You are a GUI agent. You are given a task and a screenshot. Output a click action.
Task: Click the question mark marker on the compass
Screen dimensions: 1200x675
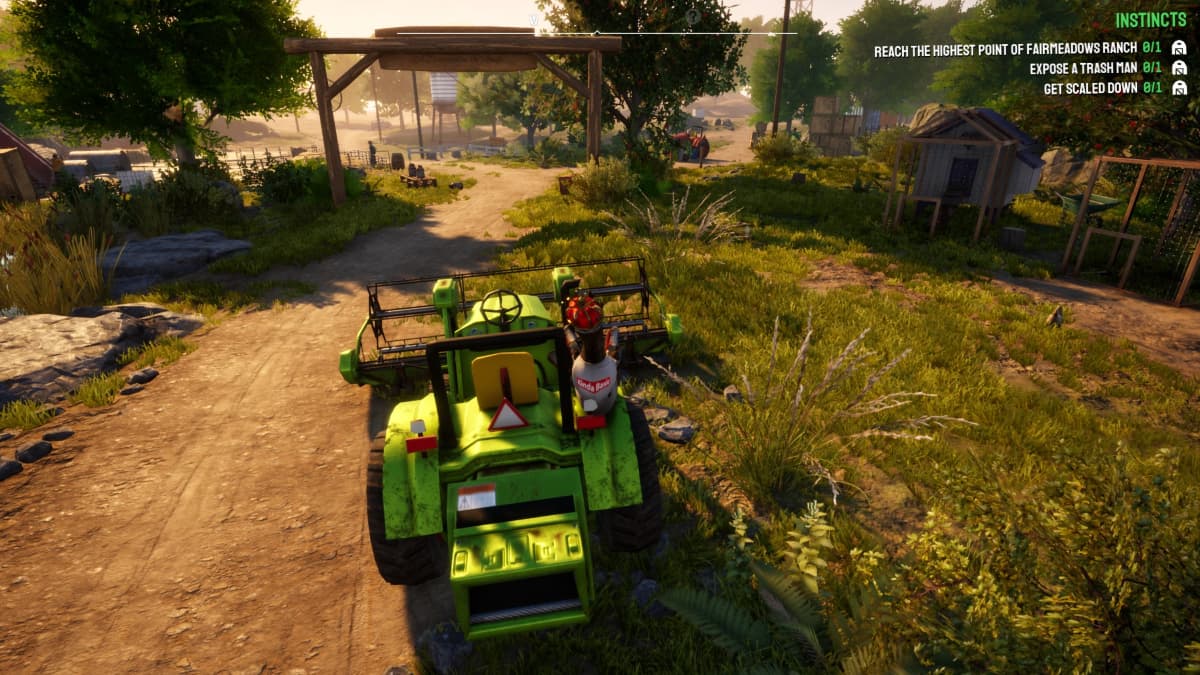[x=692, y=17]
